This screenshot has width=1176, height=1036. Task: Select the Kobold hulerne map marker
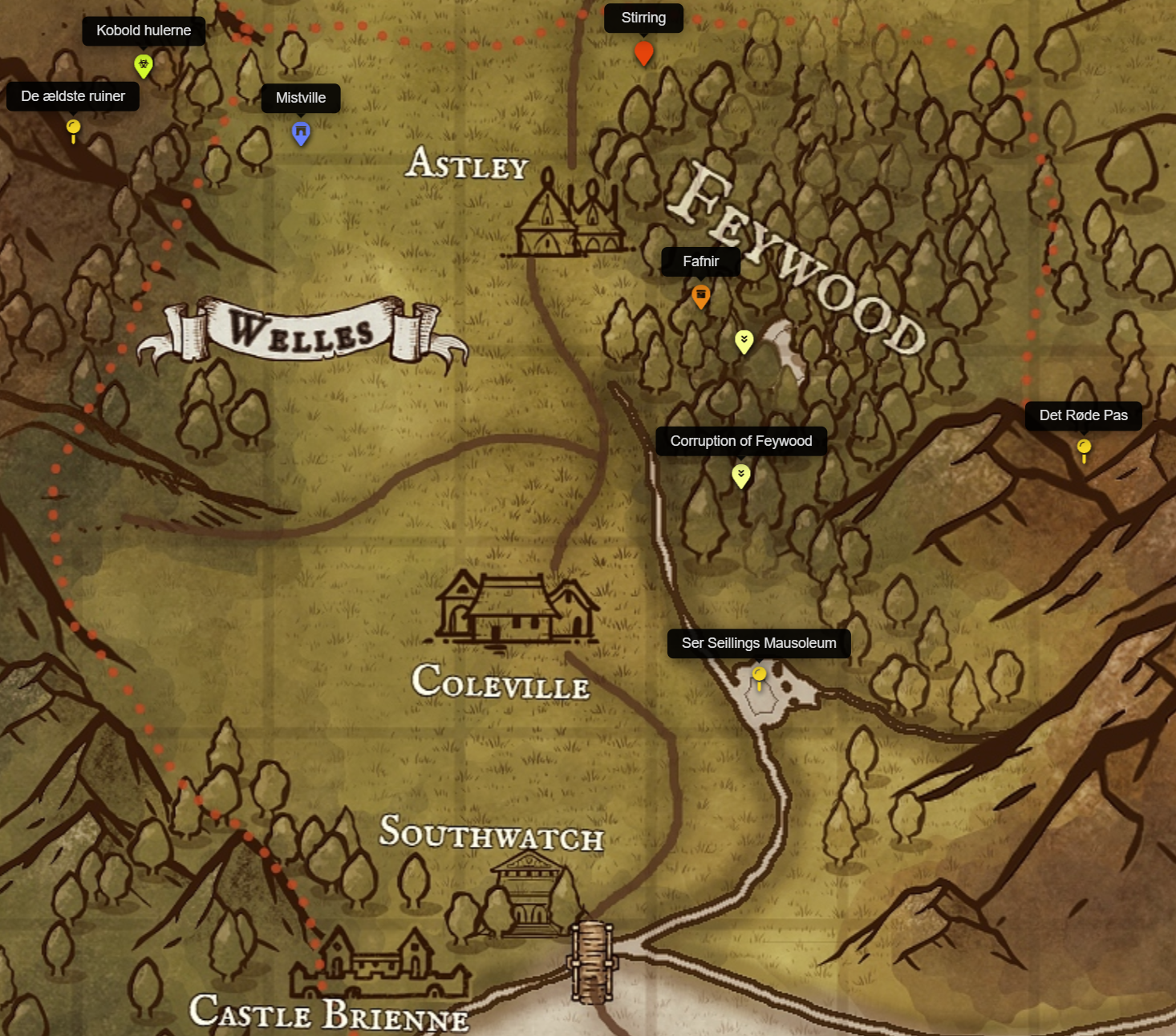point(143,65)
